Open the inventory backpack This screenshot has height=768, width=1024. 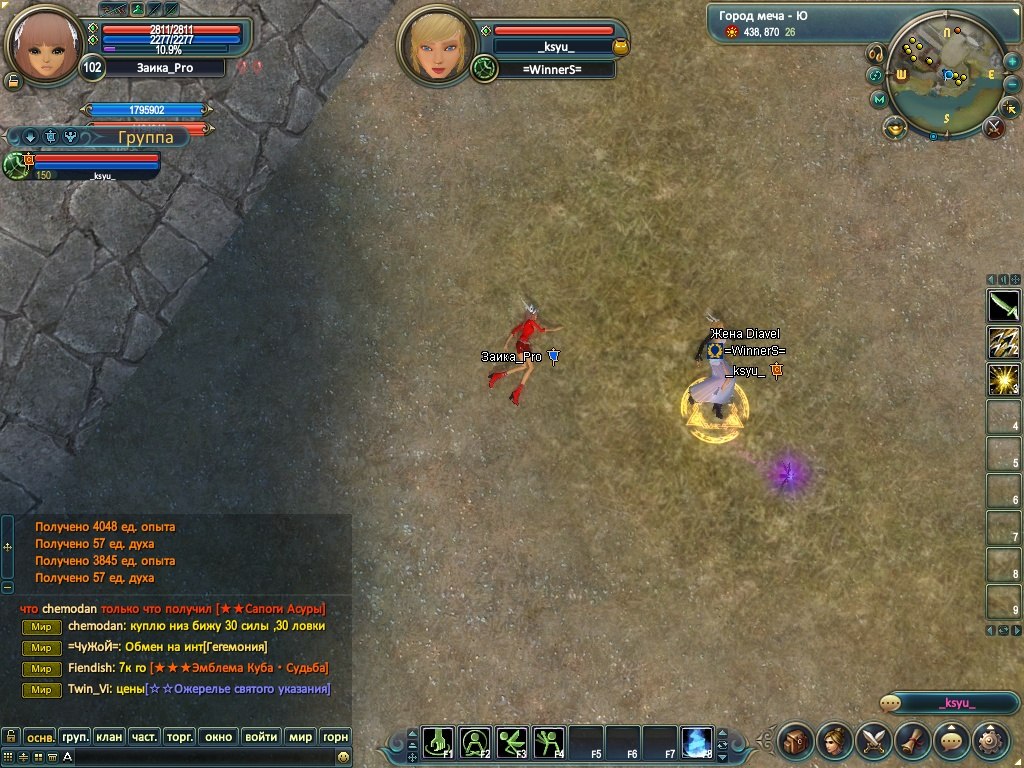796,741
